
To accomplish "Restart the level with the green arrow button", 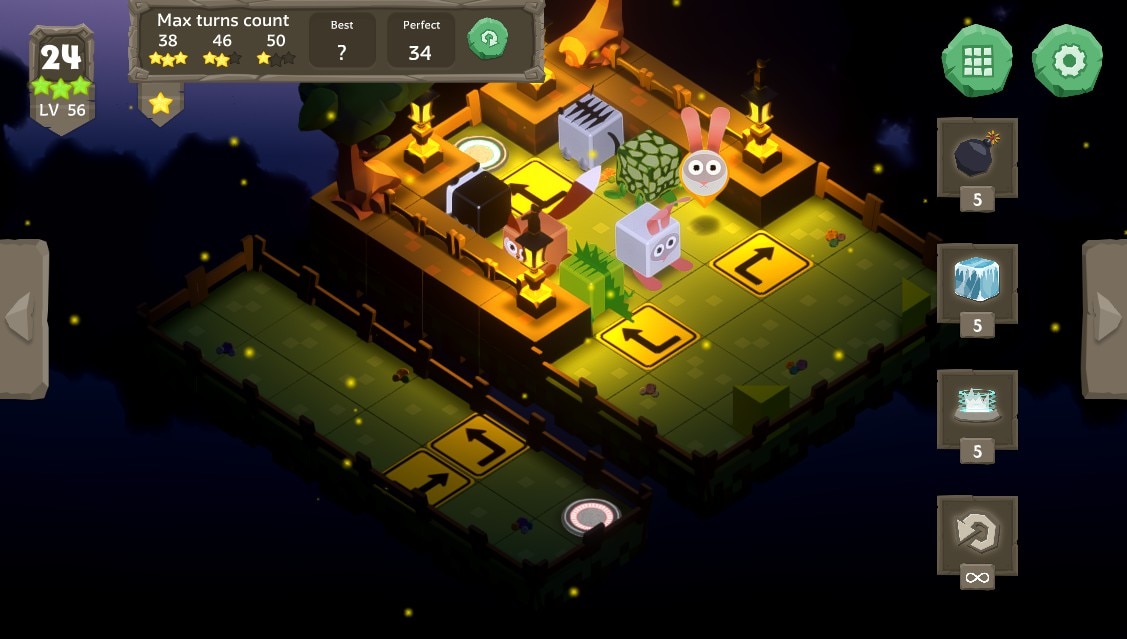I will point(488,39).
